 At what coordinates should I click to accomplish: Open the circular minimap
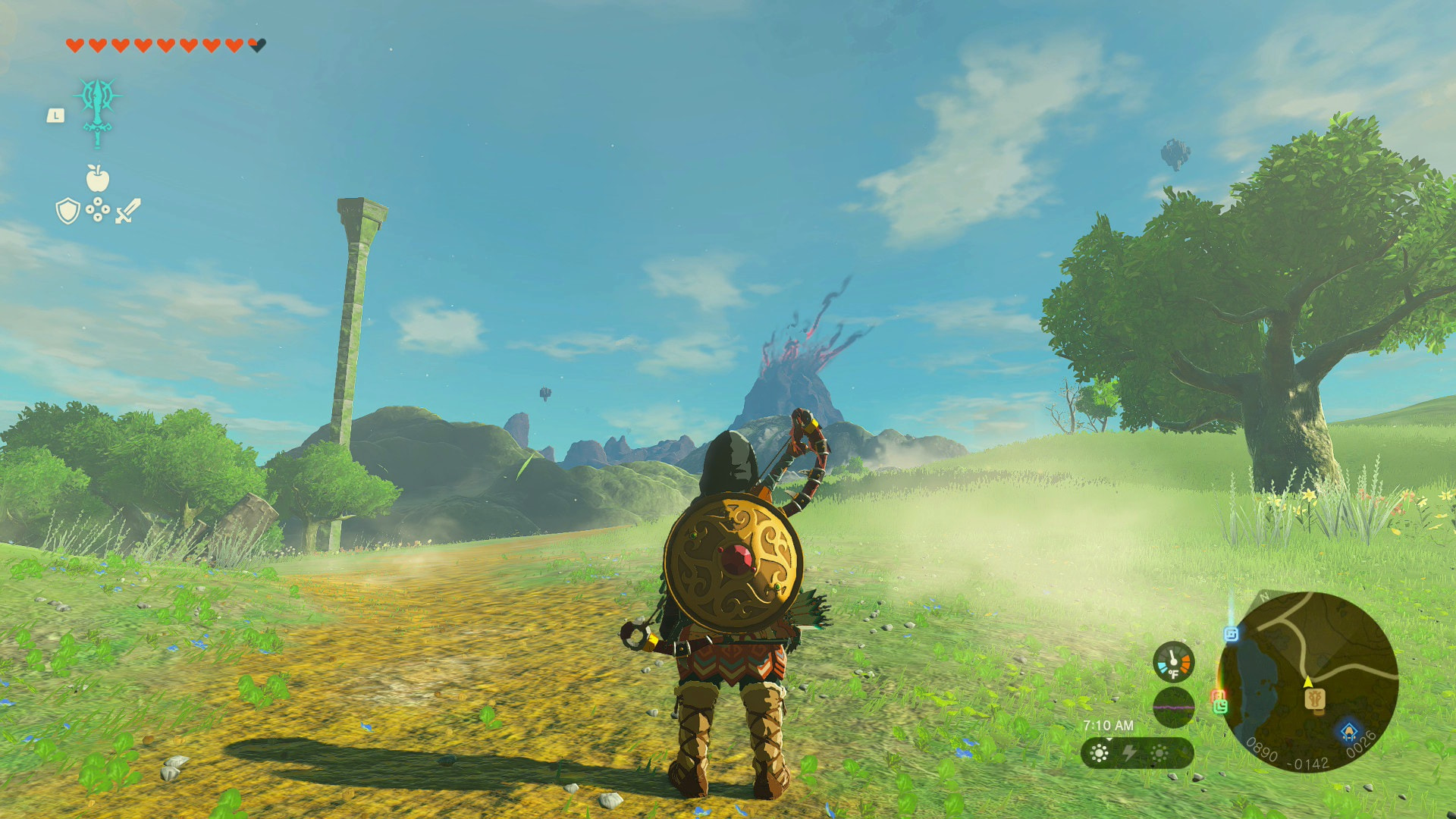[1307, 682]
